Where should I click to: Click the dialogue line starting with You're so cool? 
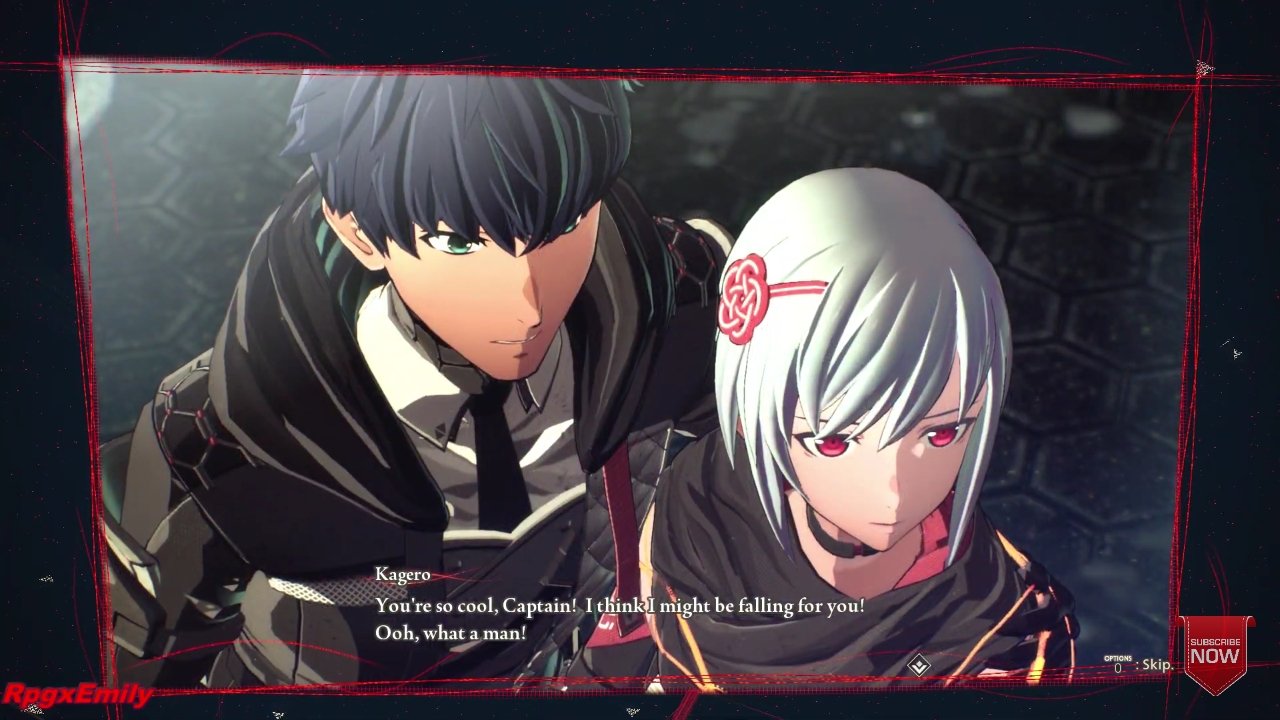pyautogui.click(x=618, y=605)
